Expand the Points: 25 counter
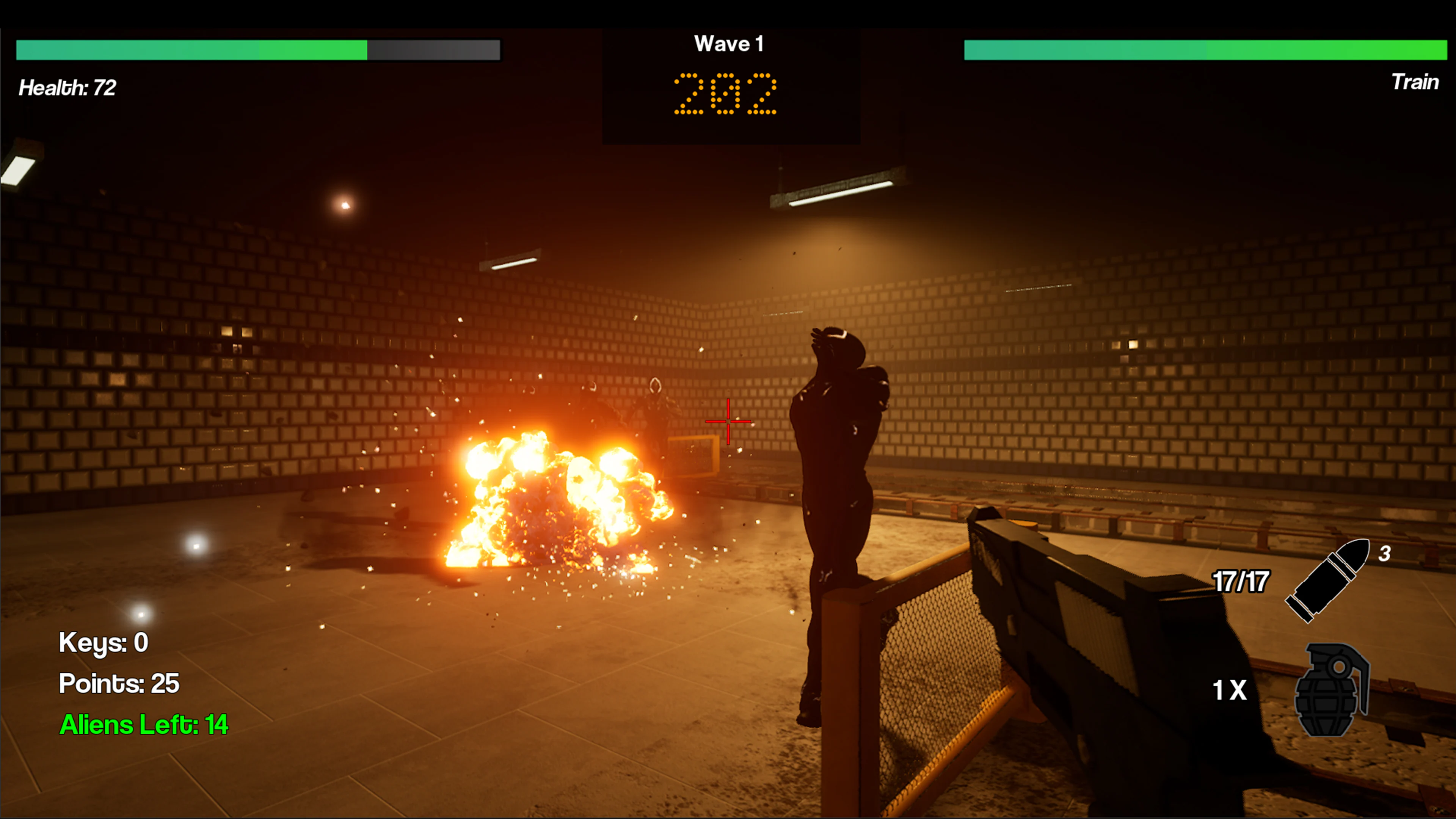 pos(119,683)
